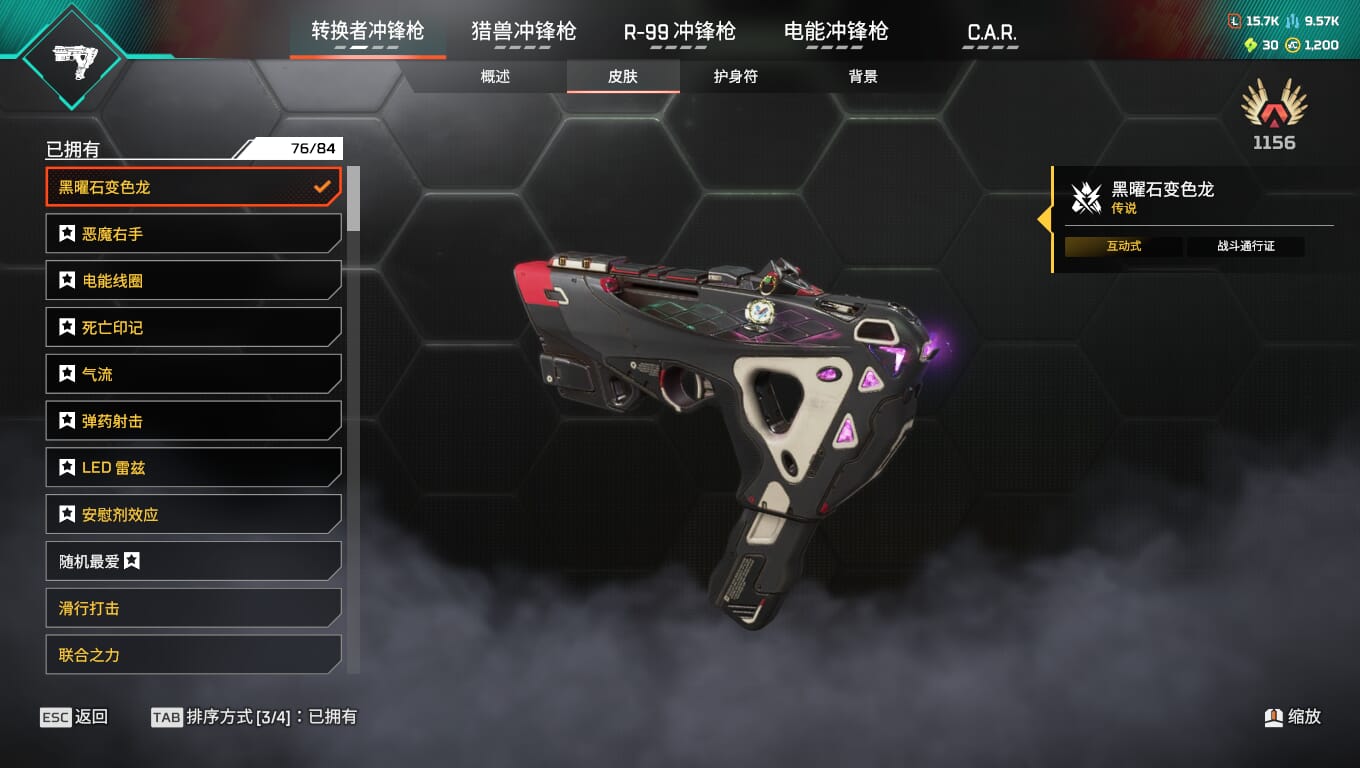Select the 滑行打击 skin row
1360x768 pixels.
pos(193,608)
